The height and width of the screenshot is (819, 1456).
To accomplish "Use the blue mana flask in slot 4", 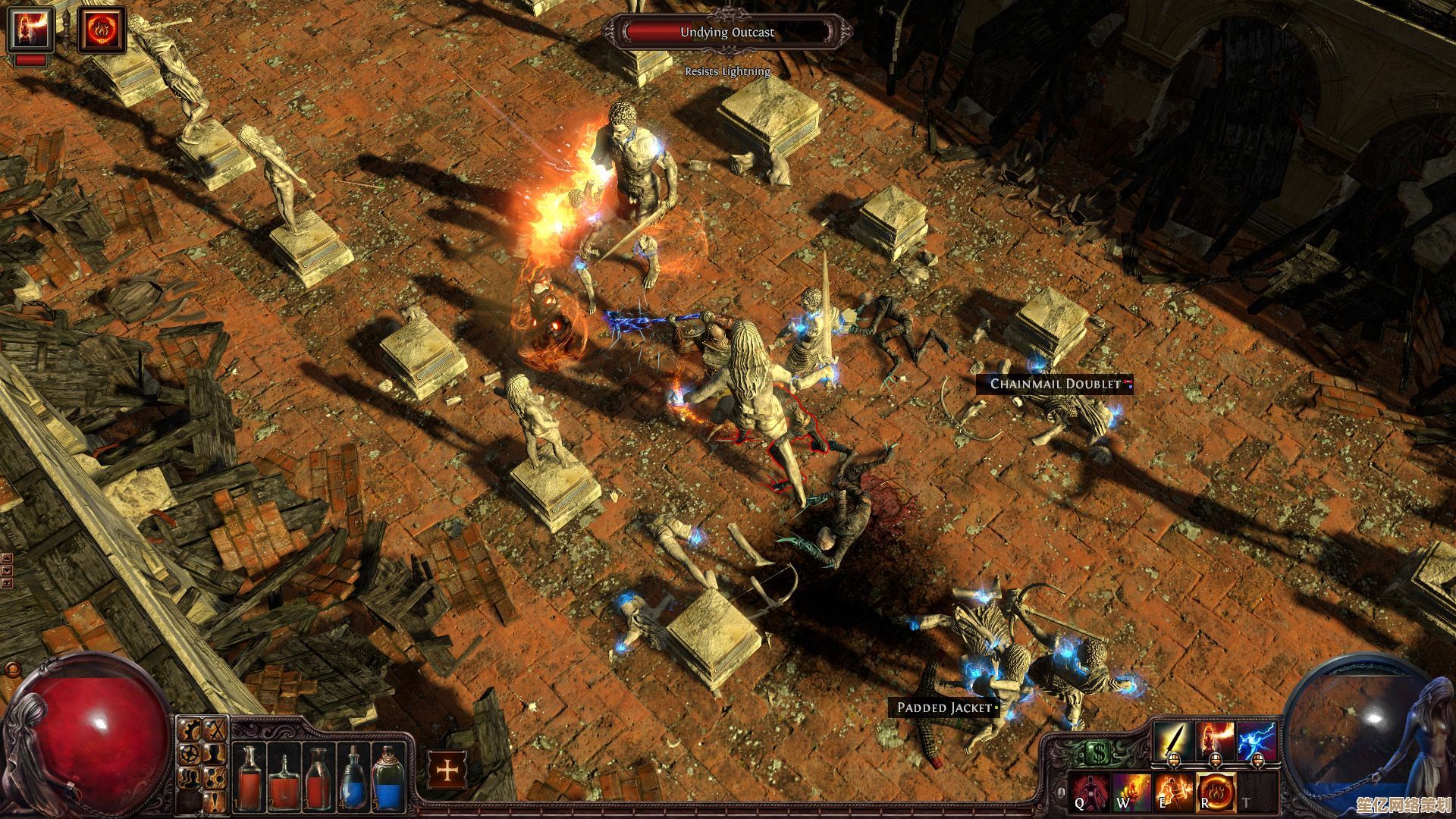I will 353,777.
